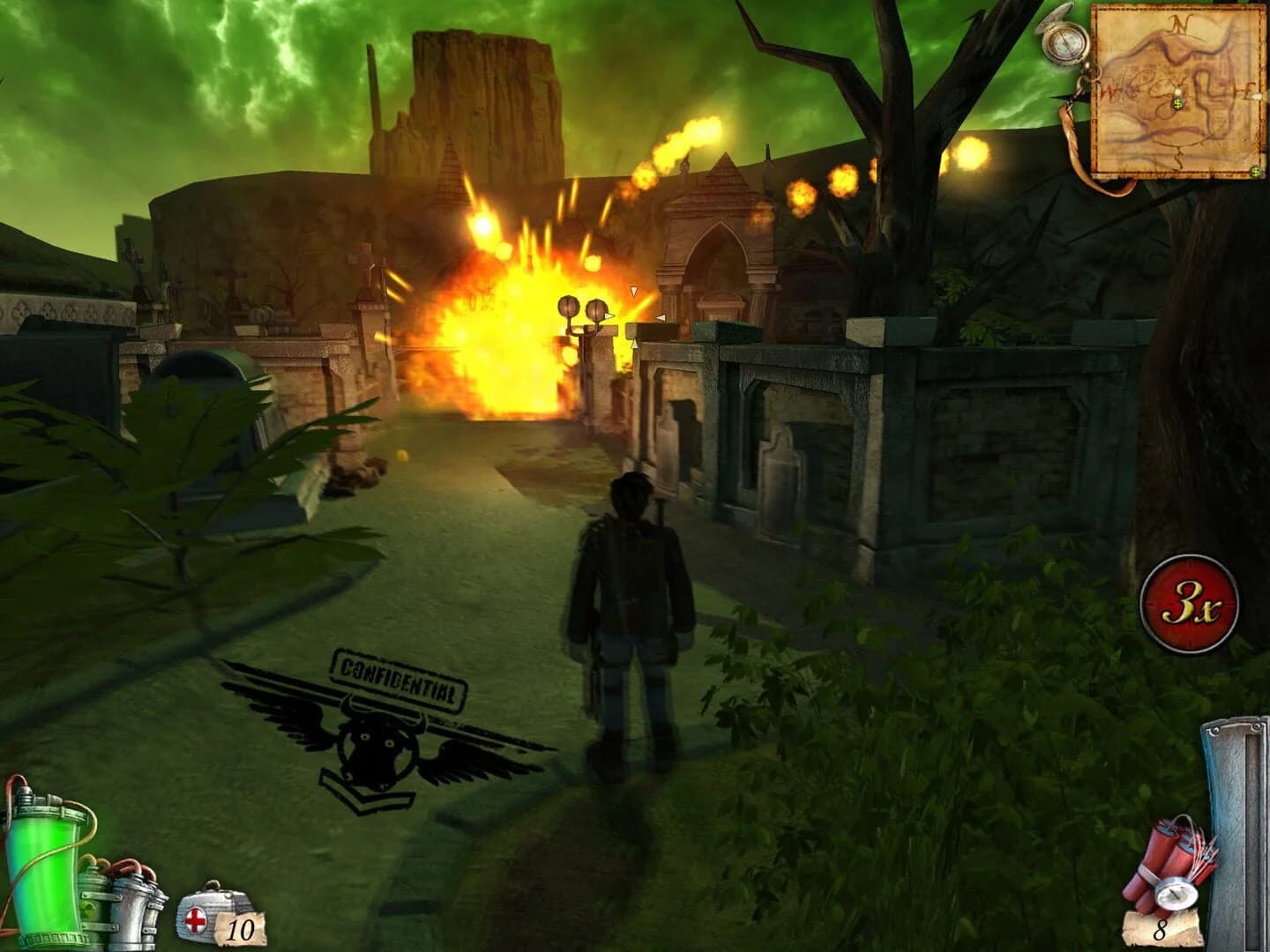Image resolution: width=1270 pixels, height=952 pixels.
Task: Click the glowing $ marker in the minimap center
Action: point(1178,103)
